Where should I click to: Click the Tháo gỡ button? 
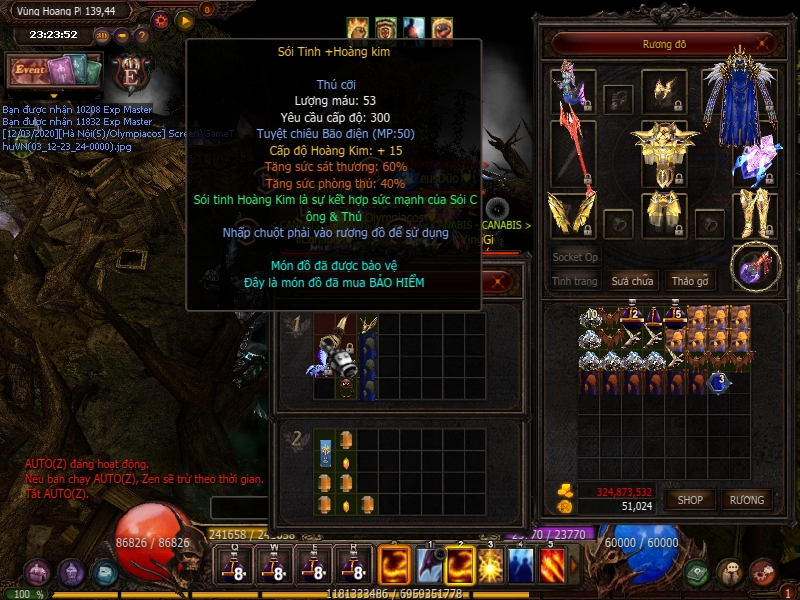[x=689, y=281]
